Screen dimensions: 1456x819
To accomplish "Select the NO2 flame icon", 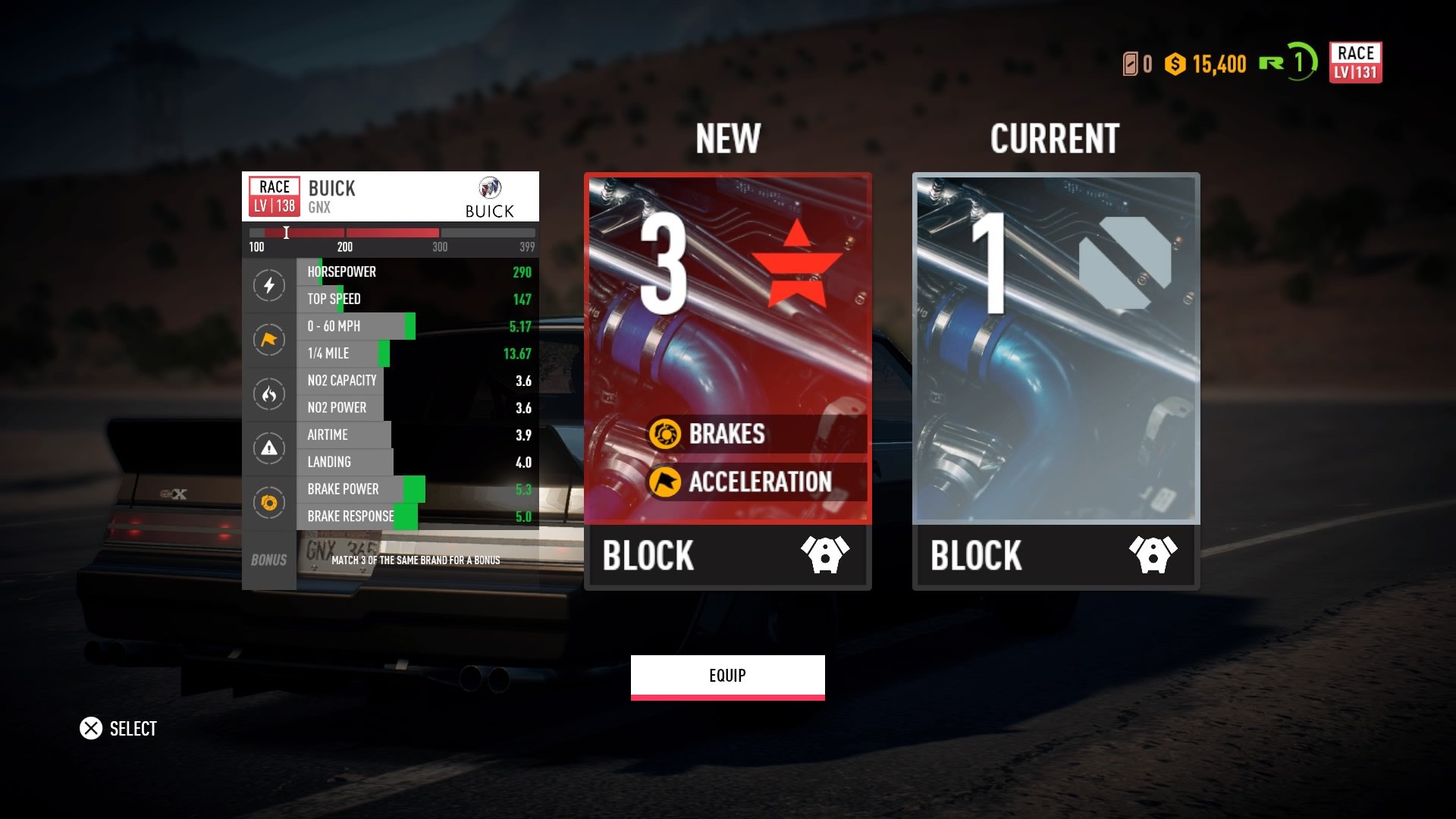I will pyautogui.click(x=269, y=394).
